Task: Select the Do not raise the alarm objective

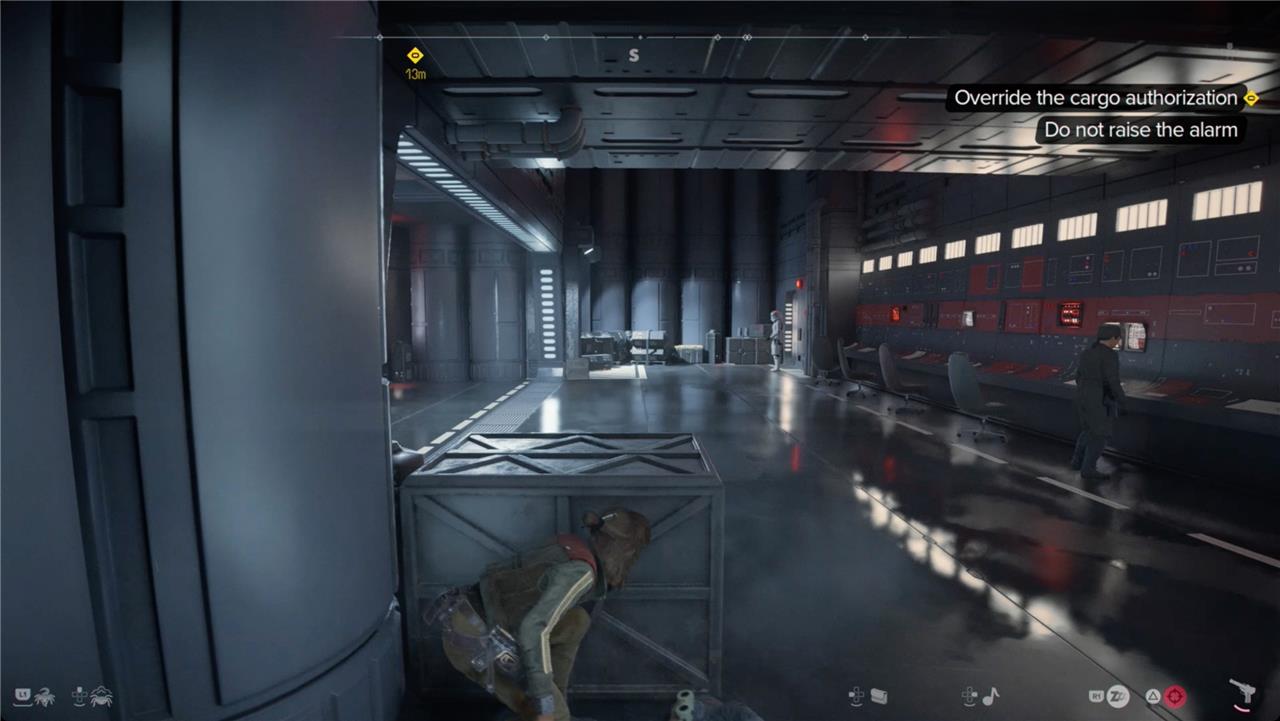Action: click(x=1140, y=130)
